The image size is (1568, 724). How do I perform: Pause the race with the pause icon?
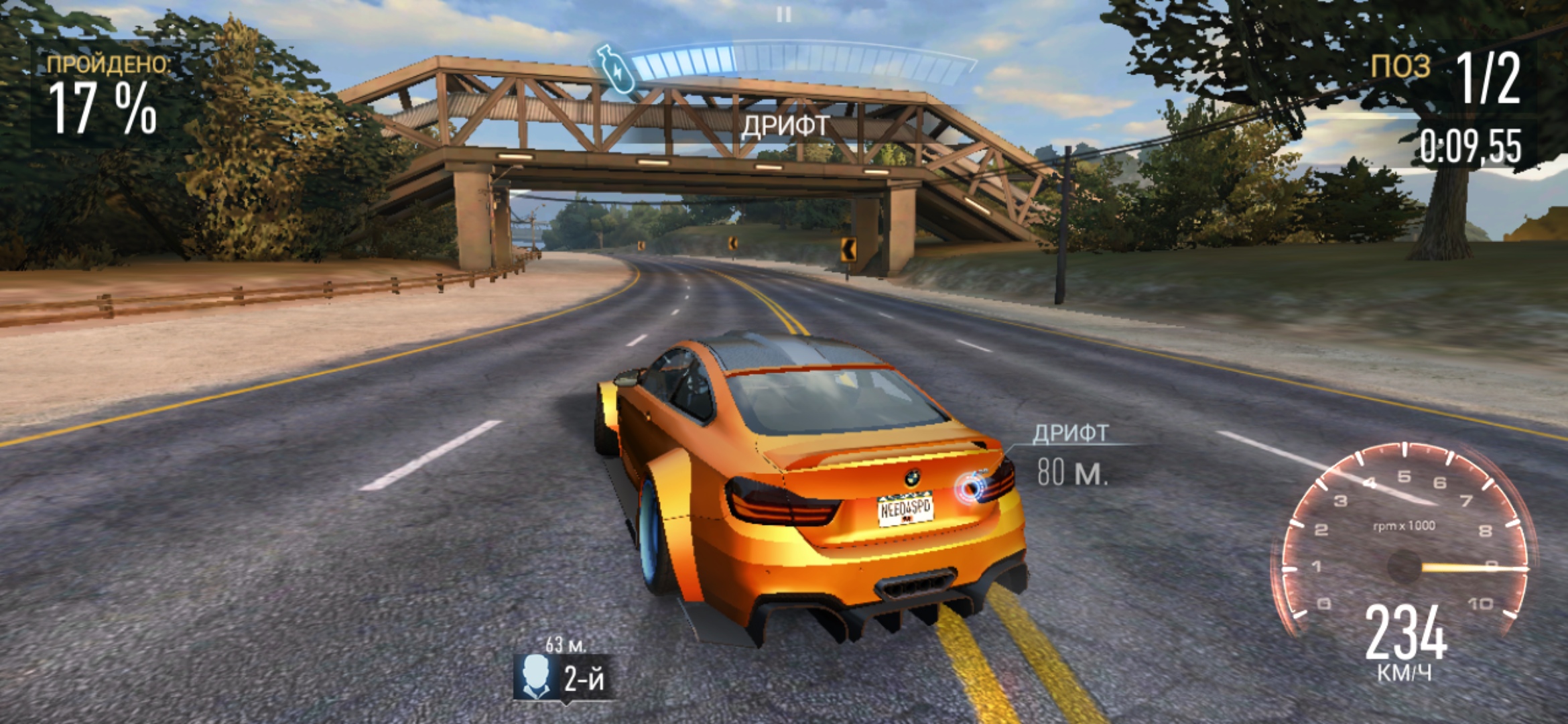coord(783,14)
